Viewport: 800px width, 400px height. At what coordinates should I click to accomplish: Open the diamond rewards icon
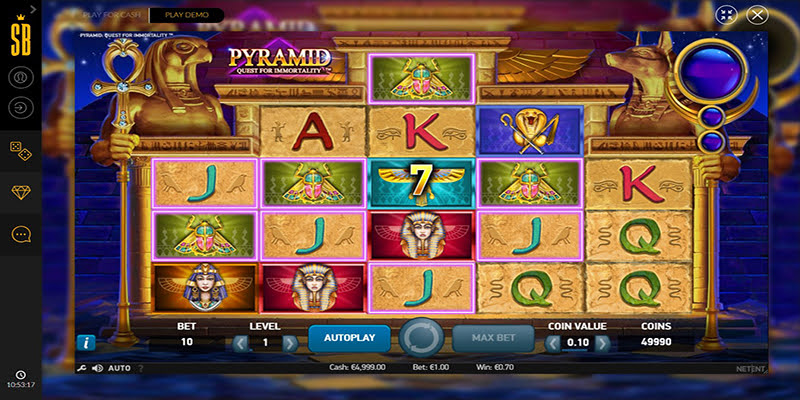point(21,191)
